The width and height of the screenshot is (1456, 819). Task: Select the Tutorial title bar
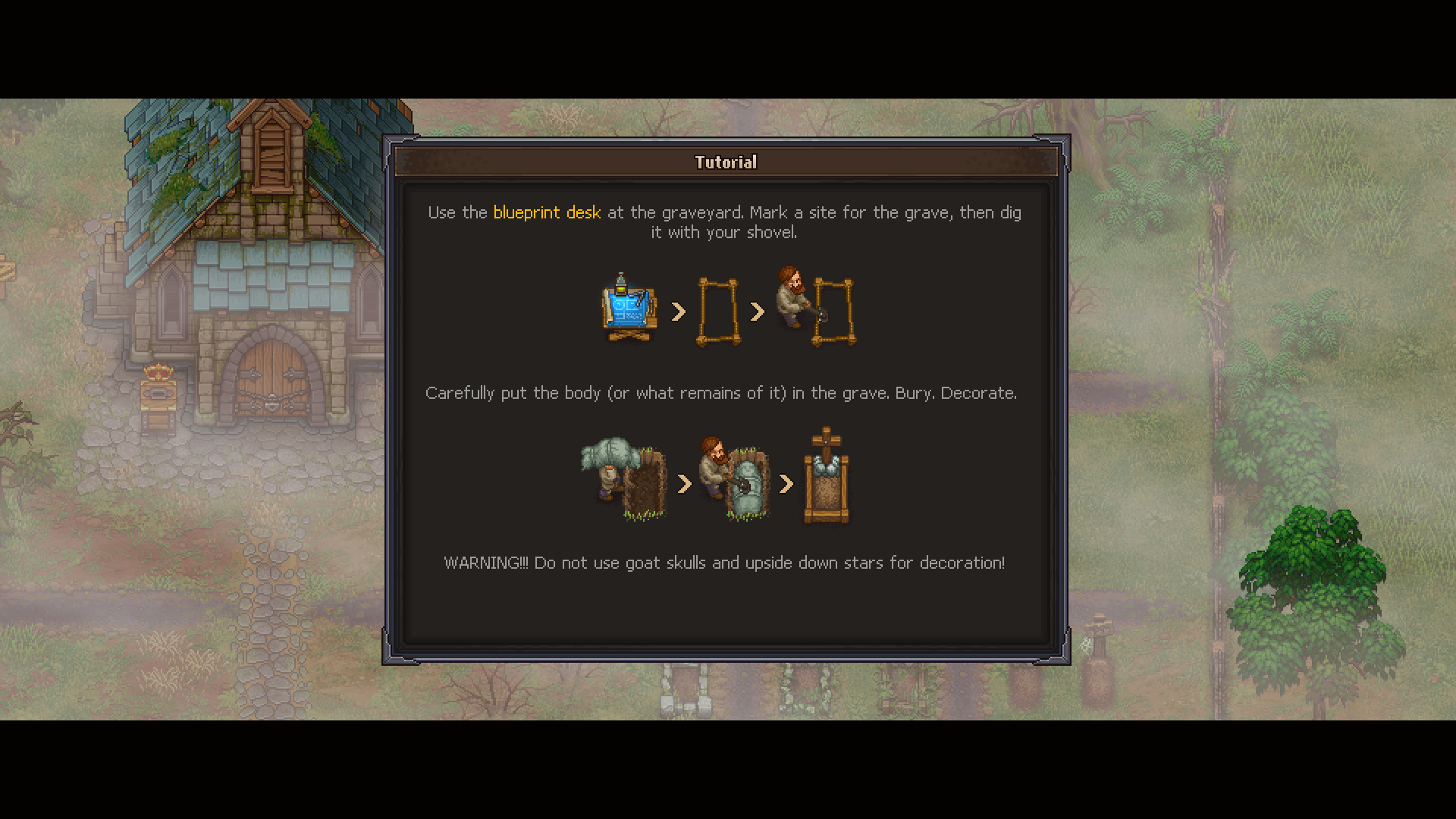pos(725,162)
